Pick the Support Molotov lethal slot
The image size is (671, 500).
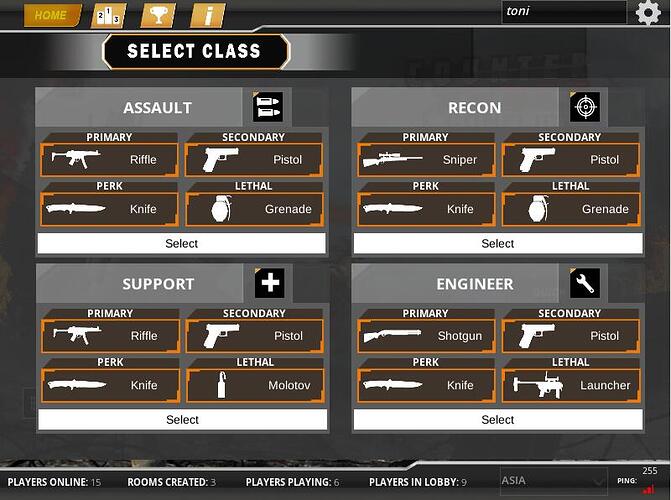point(255,385)
